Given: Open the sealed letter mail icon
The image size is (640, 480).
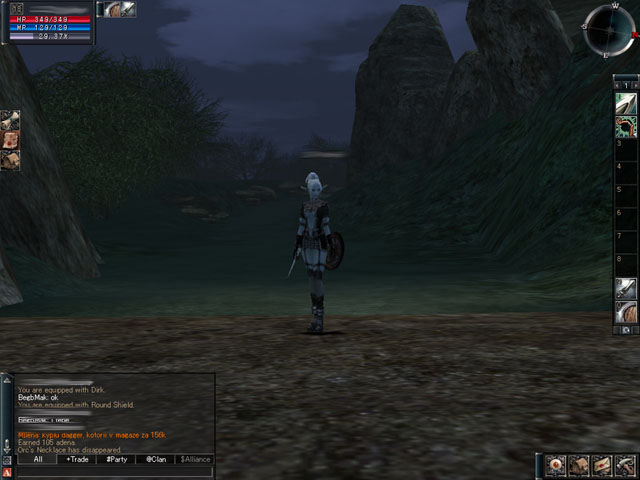Looking at the screenshot, I should coord(601,465).
